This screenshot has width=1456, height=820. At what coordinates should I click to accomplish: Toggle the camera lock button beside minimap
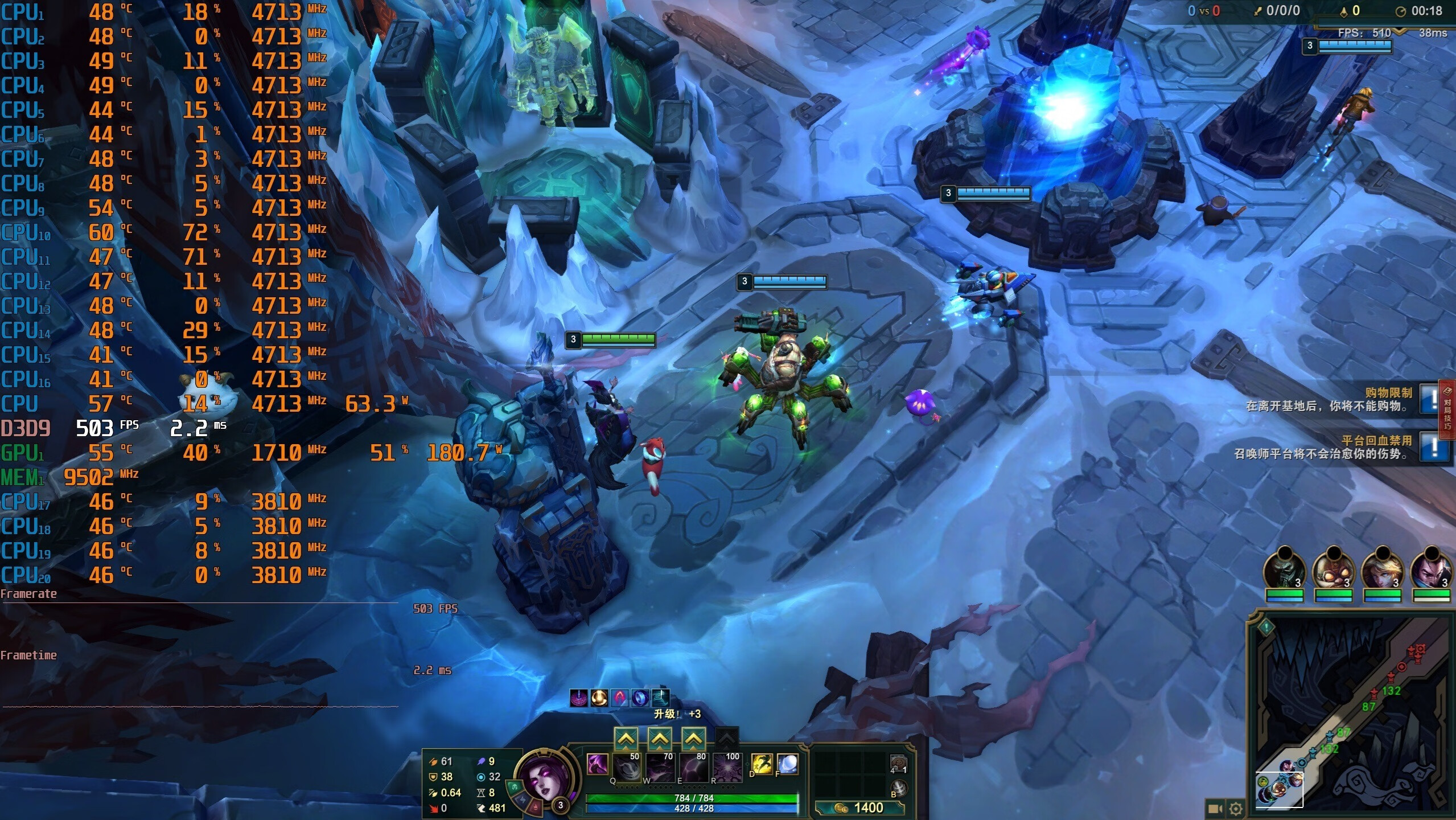click(1215, 809)
